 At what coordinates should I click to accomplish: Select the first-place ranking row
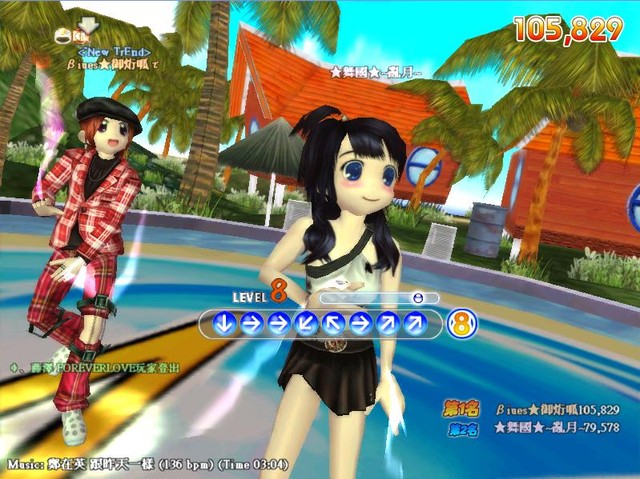click(x=533, y=410)
